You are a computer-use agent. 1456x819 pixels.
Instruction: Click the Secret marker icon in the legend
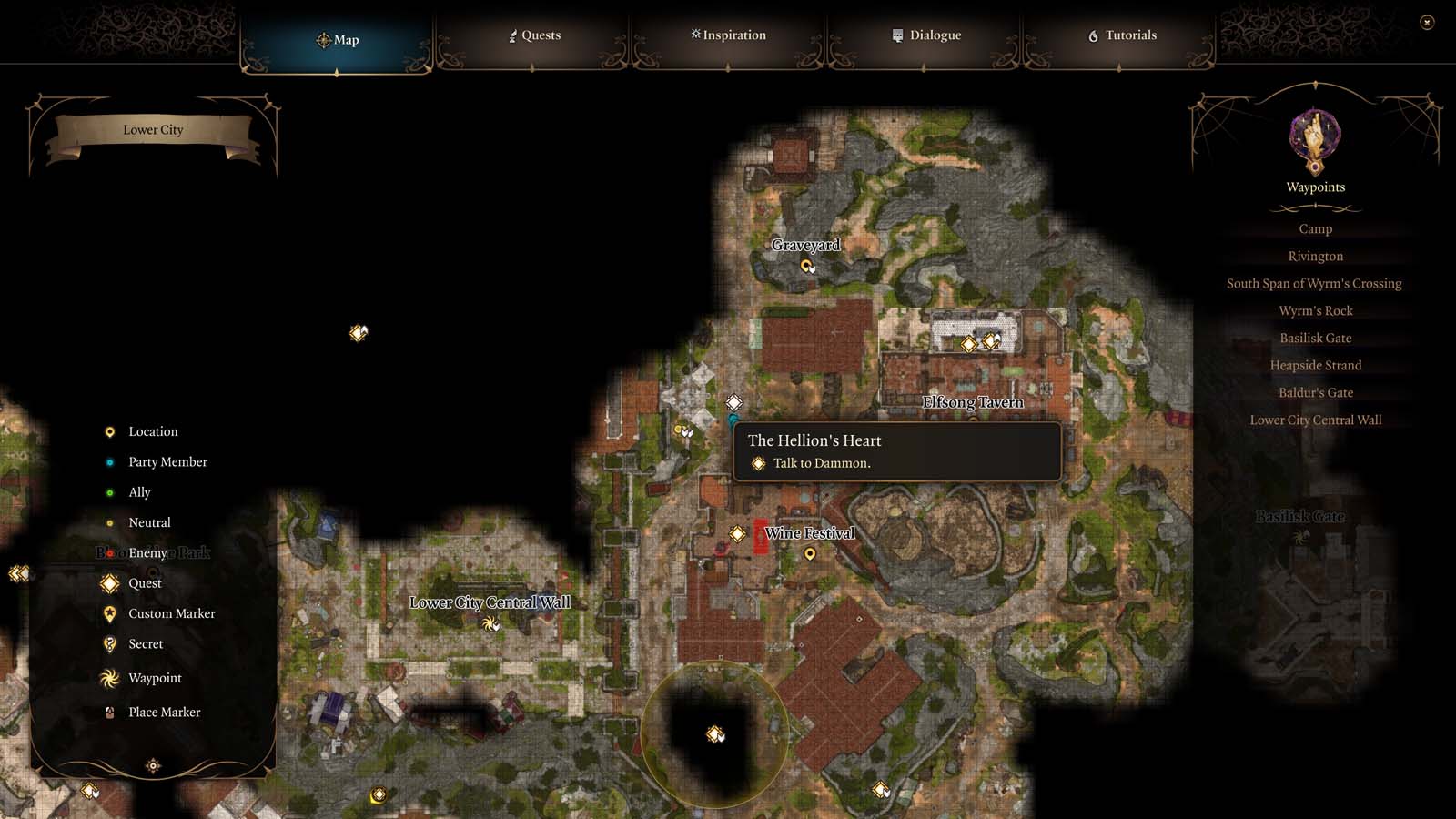click(109, 643)
